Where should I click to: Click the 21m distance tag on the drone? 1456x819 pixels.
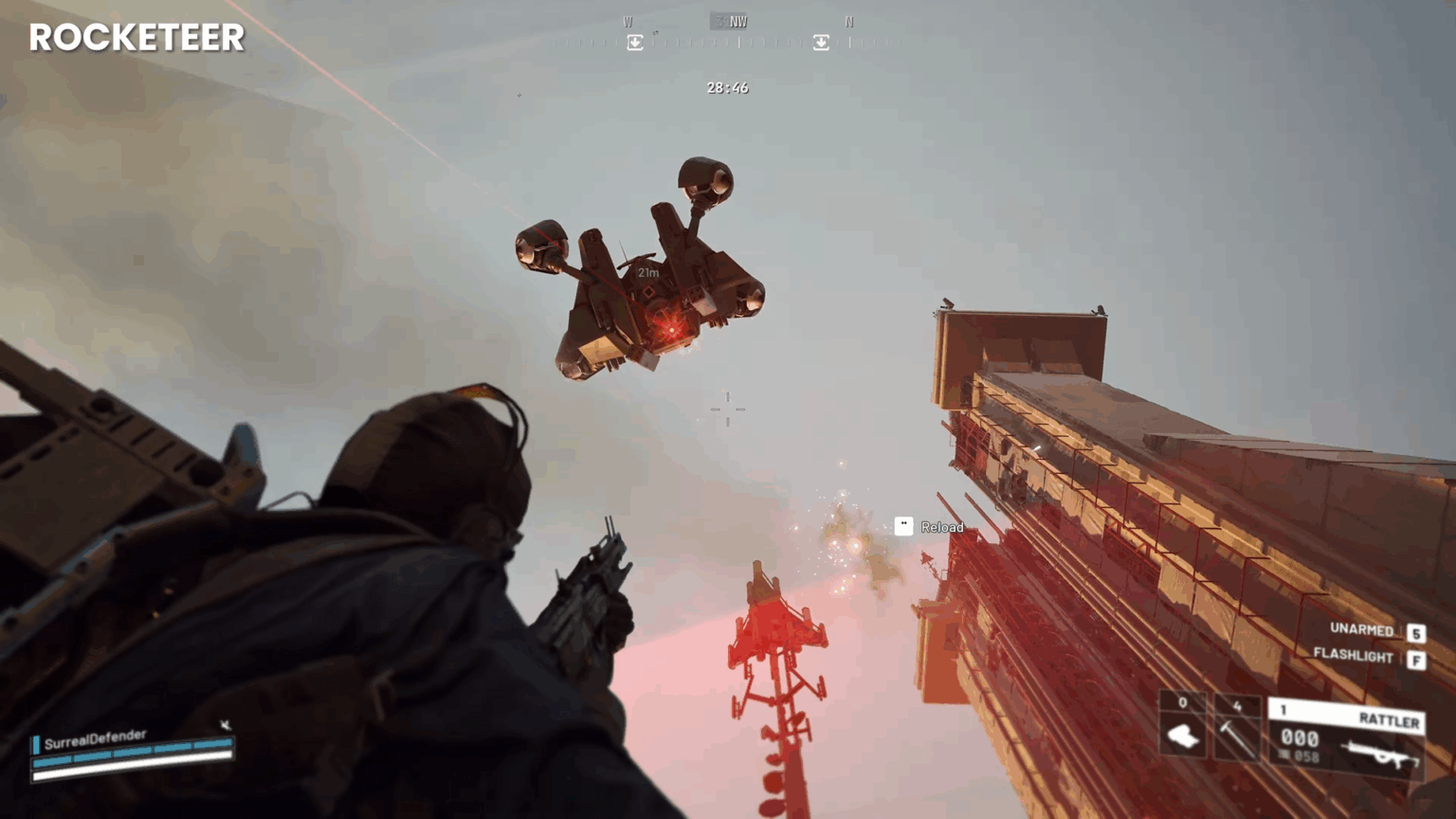tap(649, 271)
